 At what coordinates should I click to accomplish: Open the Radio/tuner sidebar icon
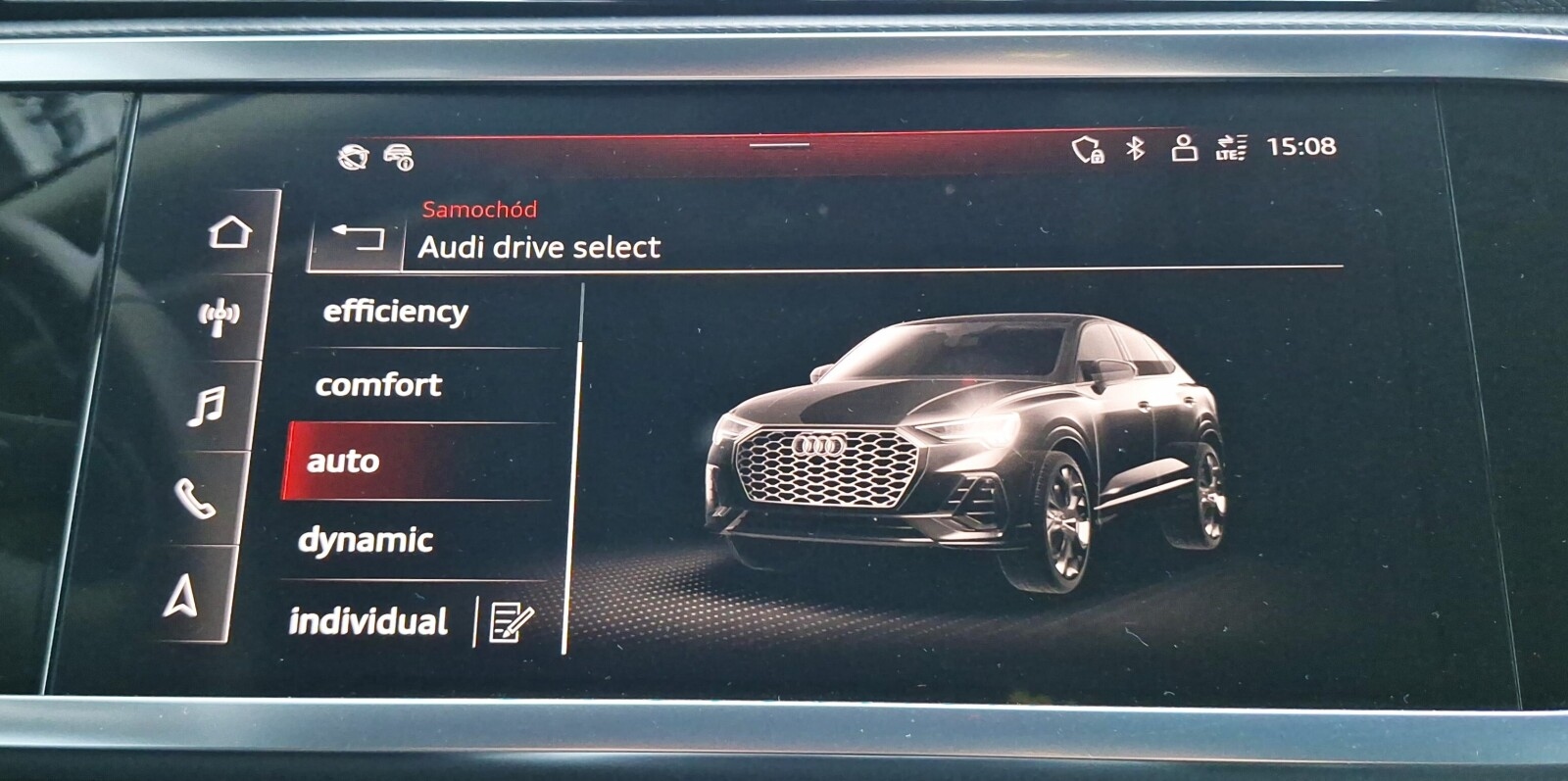223,313
